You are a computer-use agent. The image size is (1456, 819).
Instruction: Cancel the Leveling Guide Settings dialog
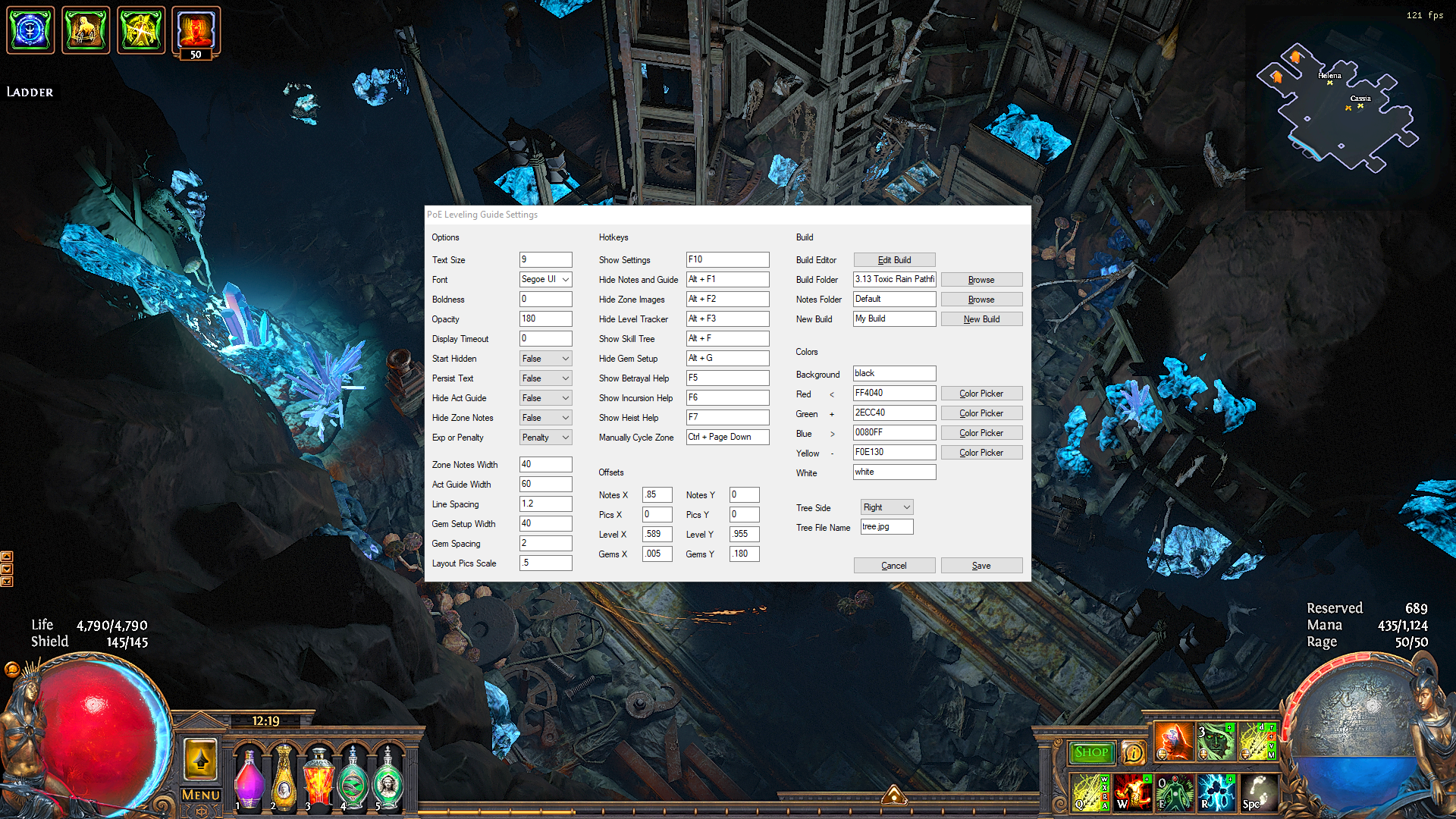click(894, 566)
